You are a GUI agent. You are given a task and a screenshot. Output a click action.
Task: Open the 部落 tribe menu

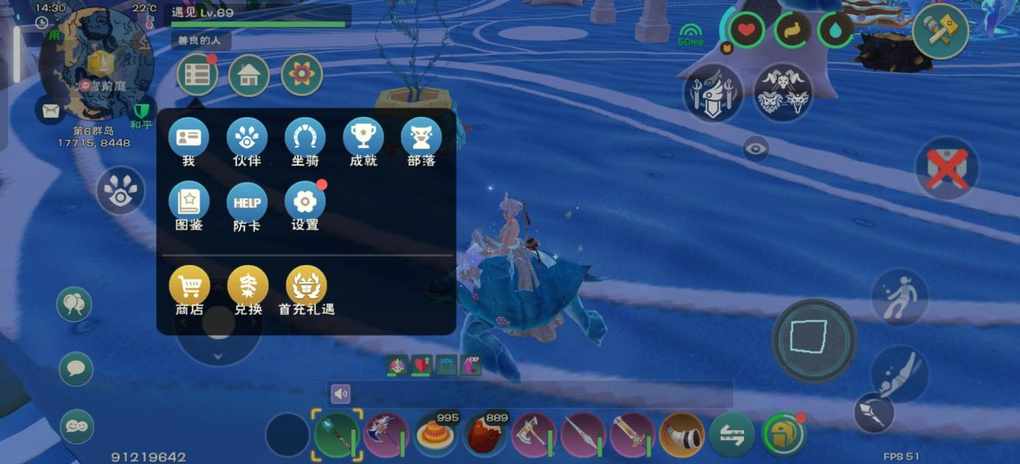[421, 138]
